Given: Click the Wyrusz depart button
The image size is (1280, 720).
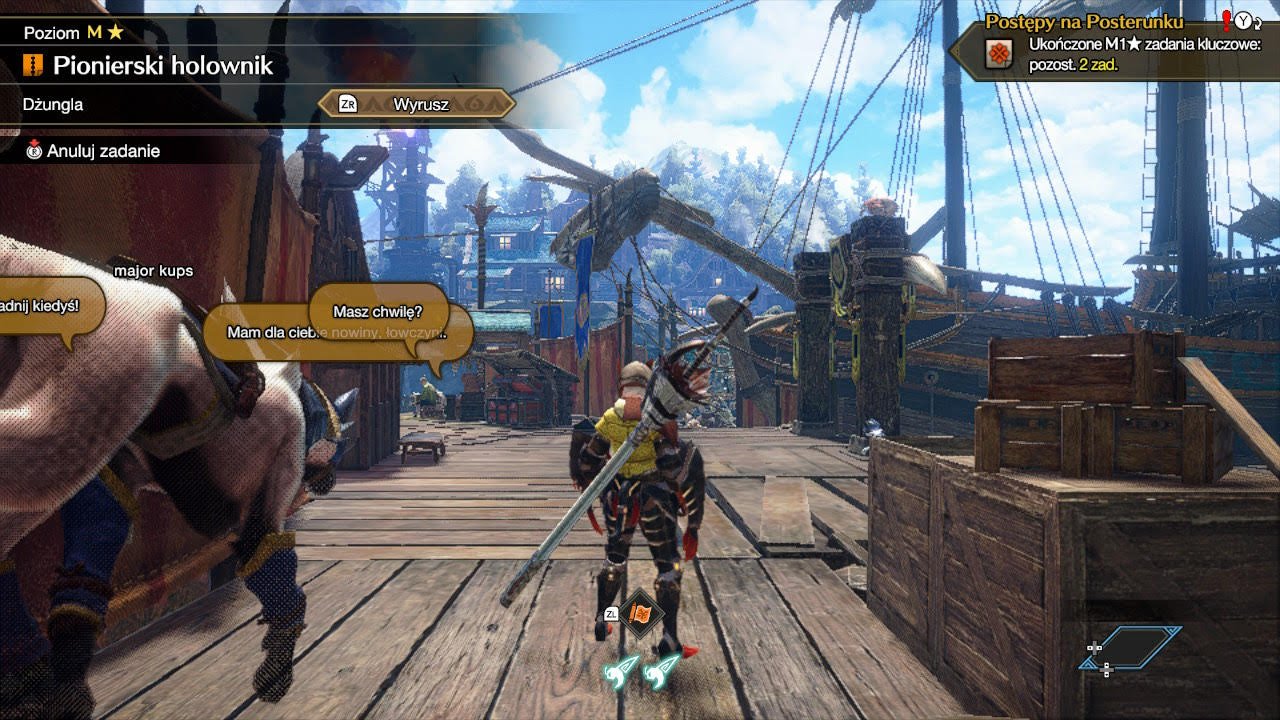Looking at the screenshot, I should point(416,104).
